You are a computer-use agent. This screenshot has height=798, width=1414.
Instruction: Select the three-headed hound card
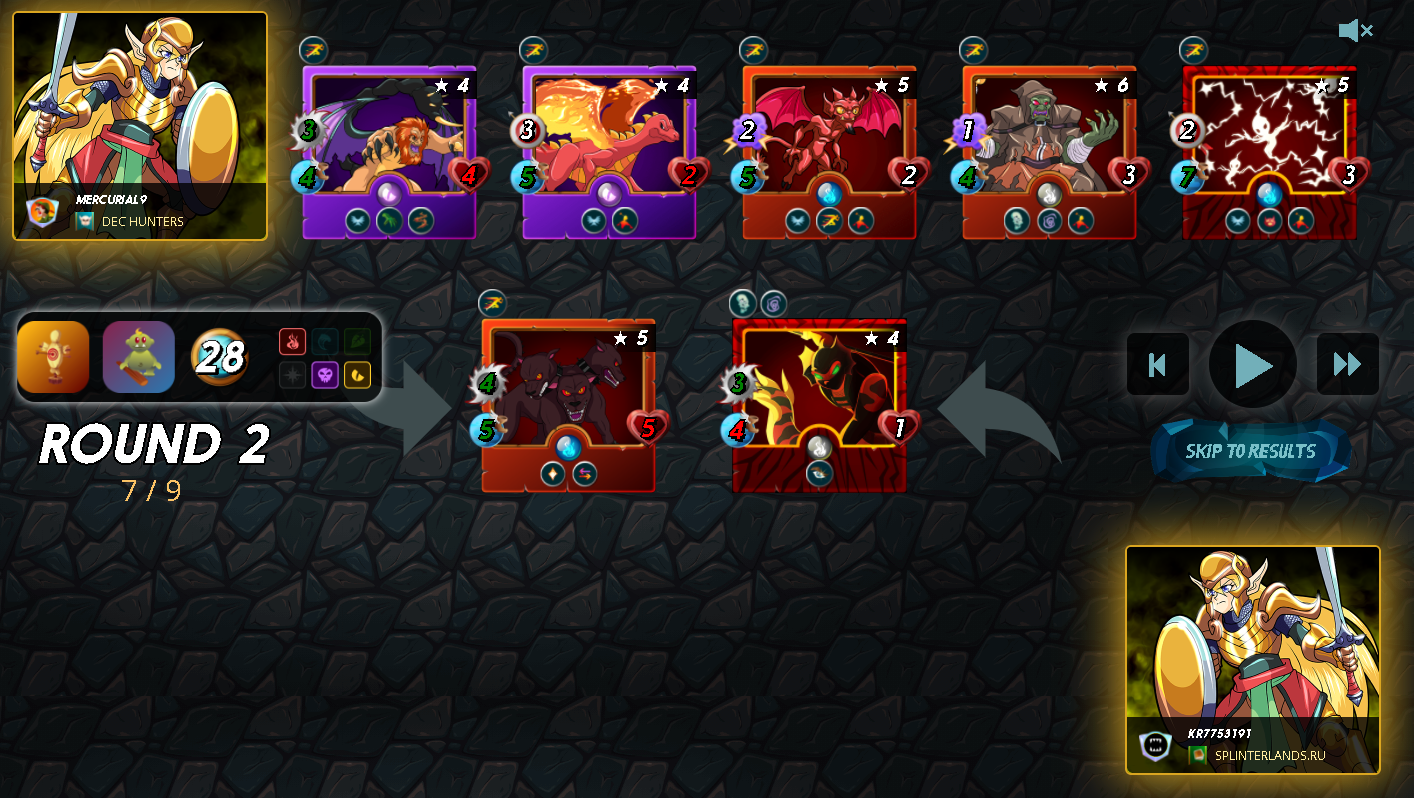tap(568, 405)
